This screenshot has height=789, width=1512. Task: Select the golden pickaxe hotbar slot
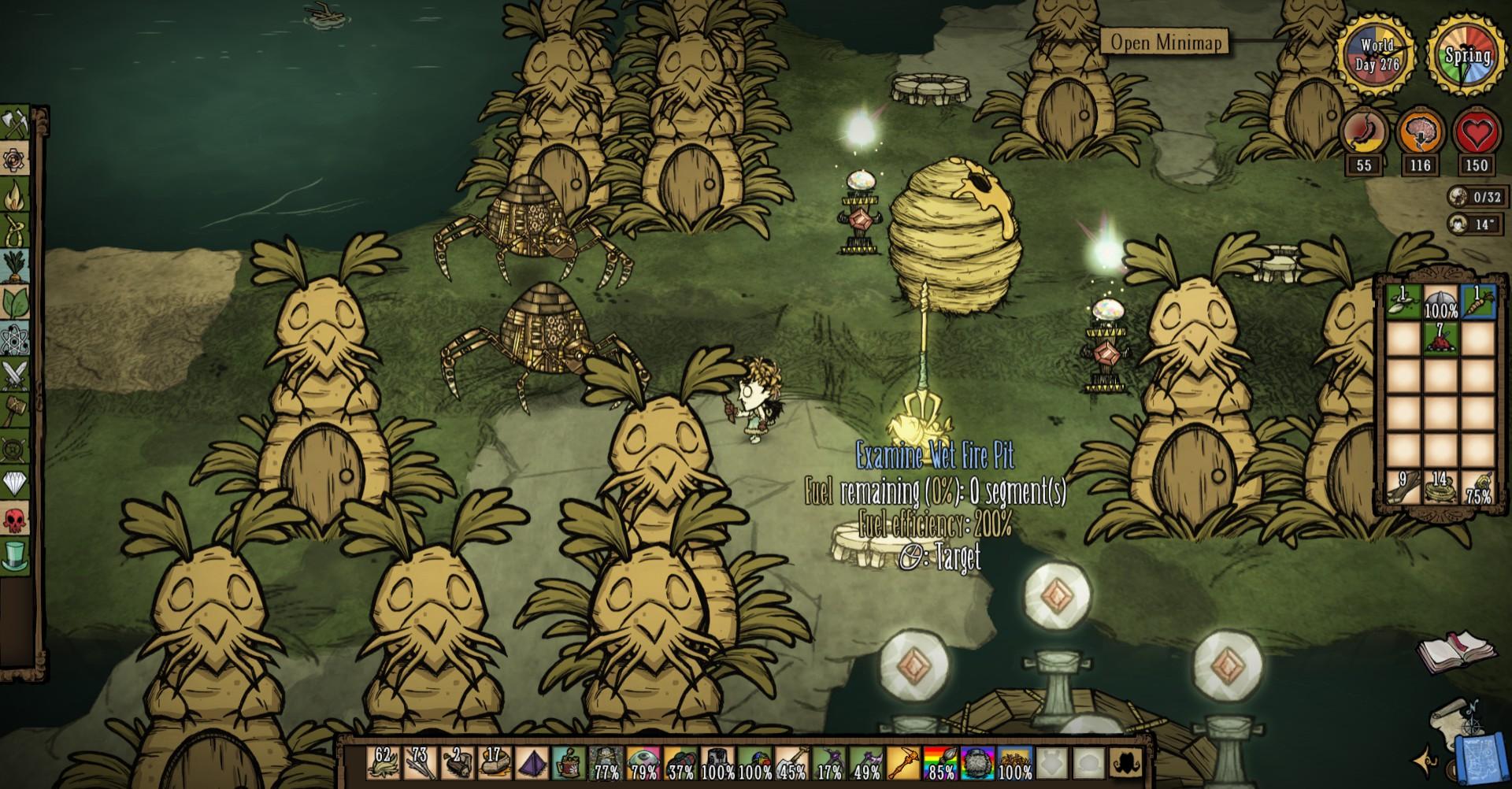point(904,762)
